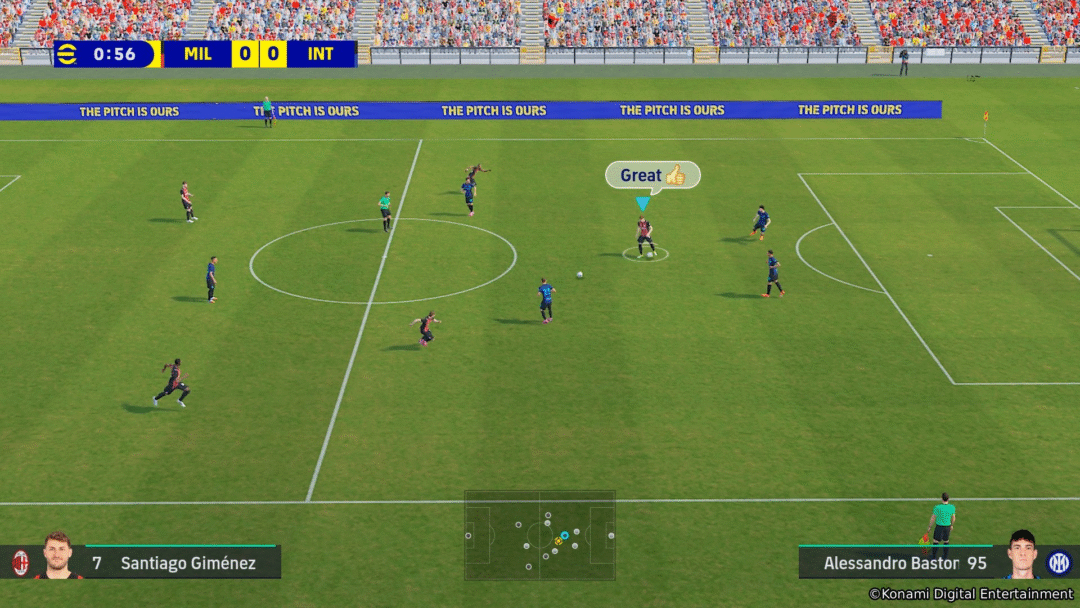Click the Inter club crest

pyautogui.click(x=1059, y=563)
